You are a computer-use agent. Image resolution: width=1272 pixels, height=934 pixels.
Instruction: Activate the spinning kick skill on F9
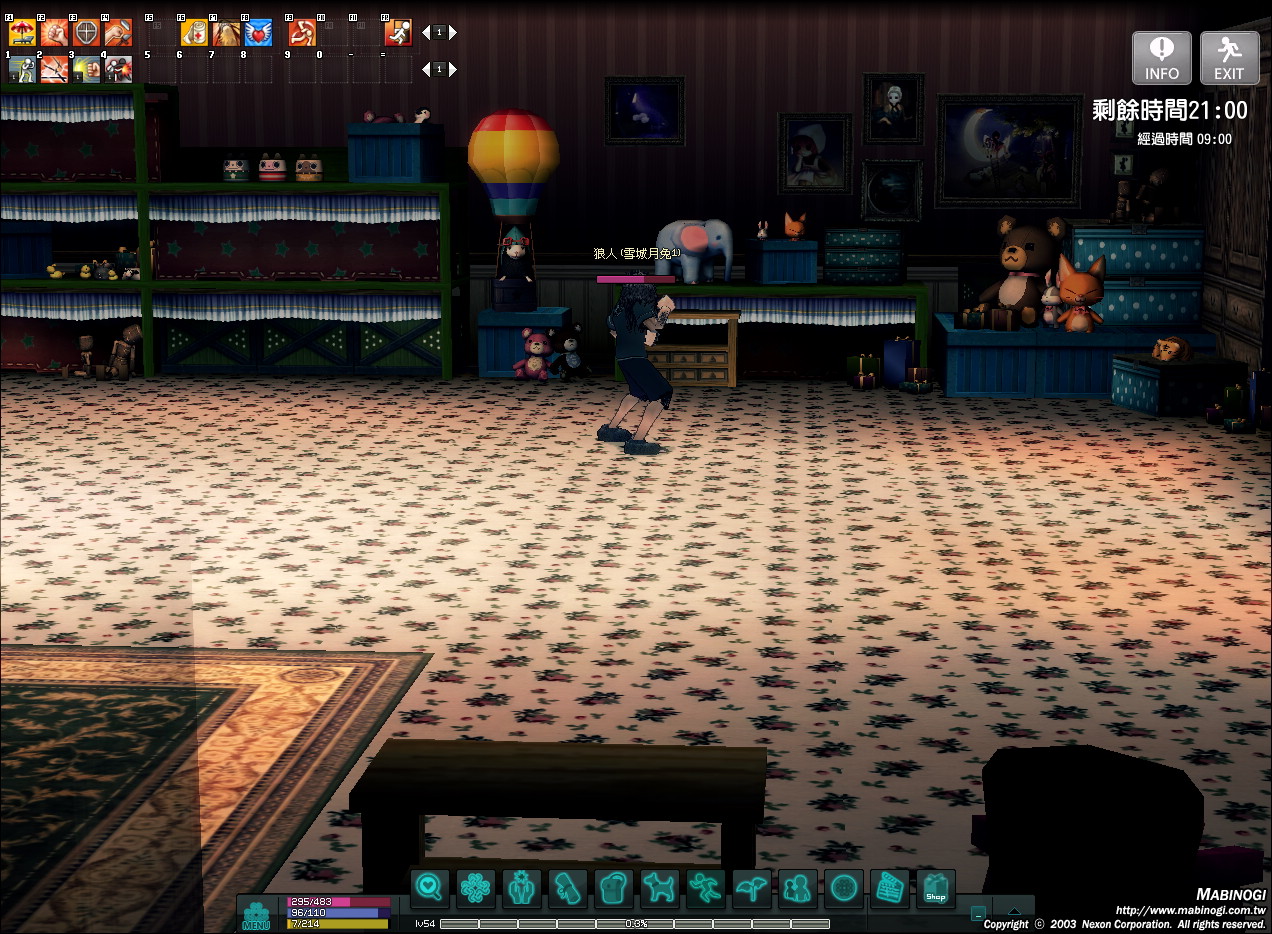click(x=302, y=33)
